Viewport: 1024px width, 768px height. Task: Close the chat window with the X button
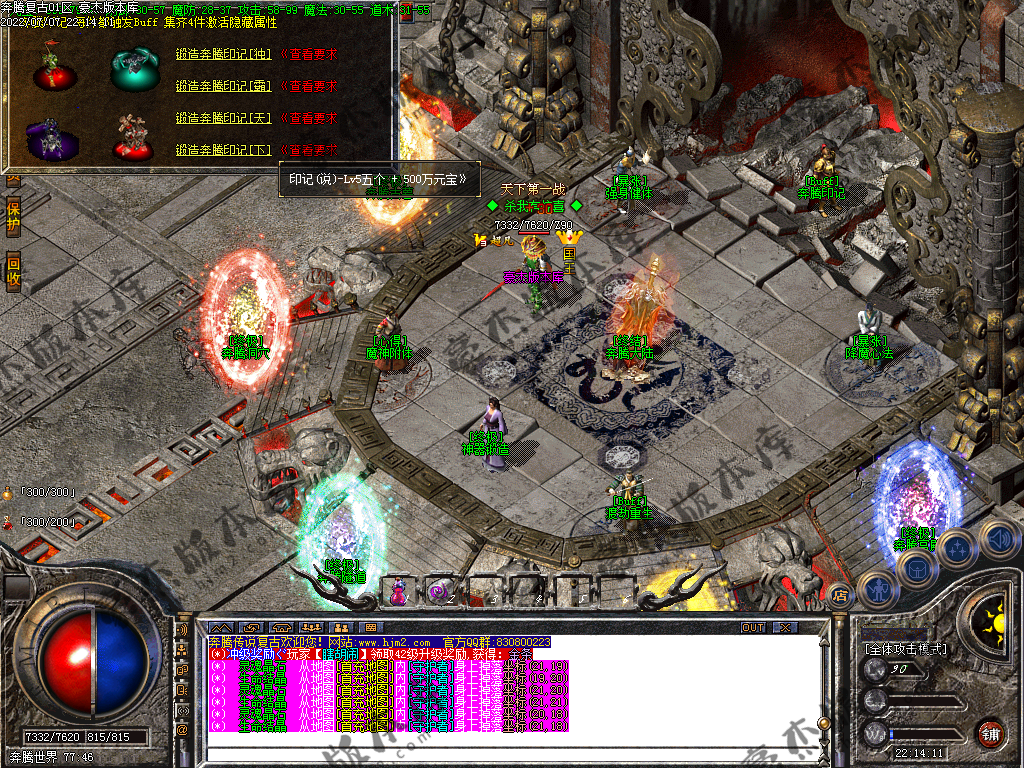click(x=785, y=627)
